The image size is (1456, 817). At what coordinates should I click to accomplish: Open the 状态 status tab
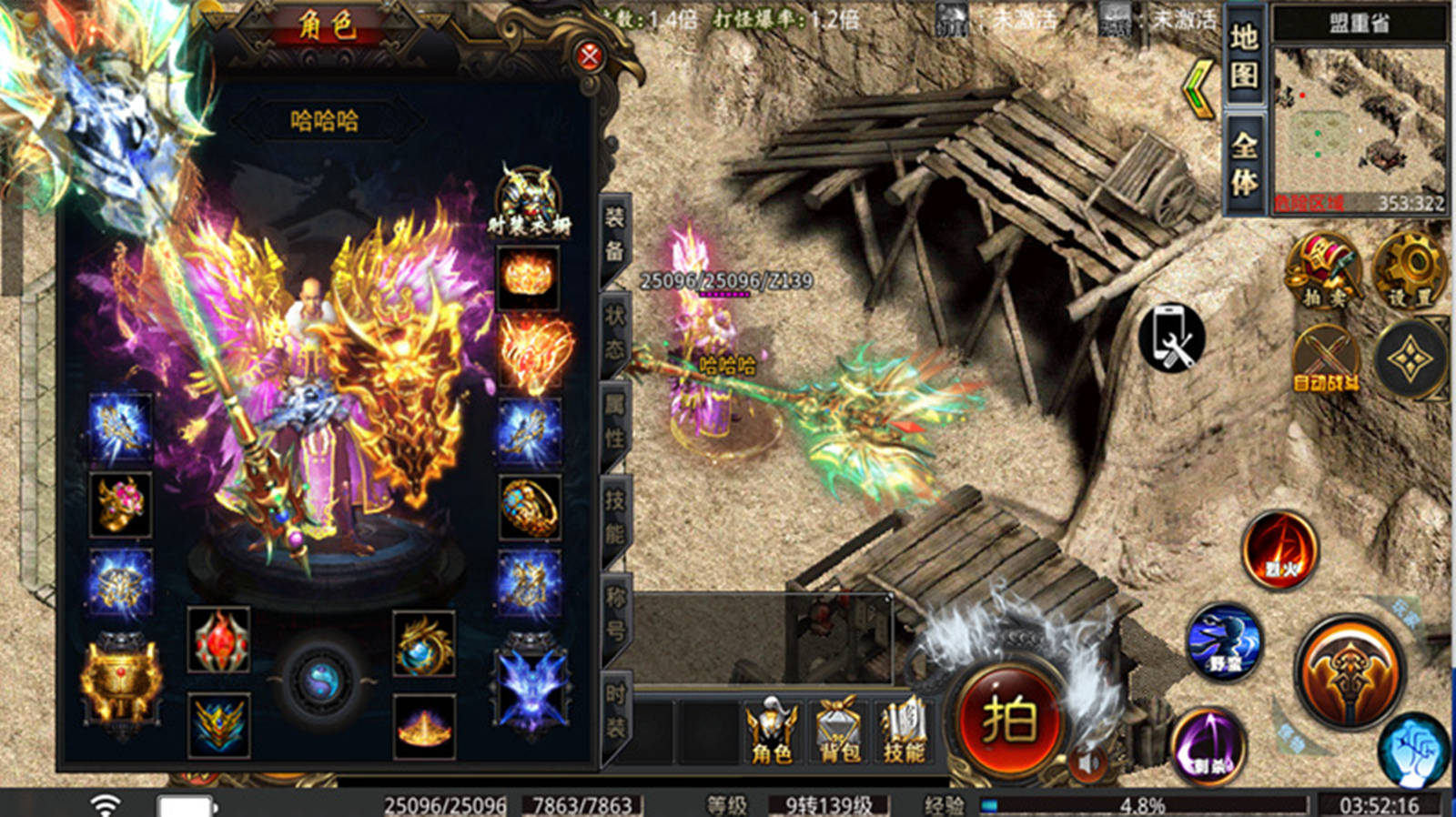[615, 329]
